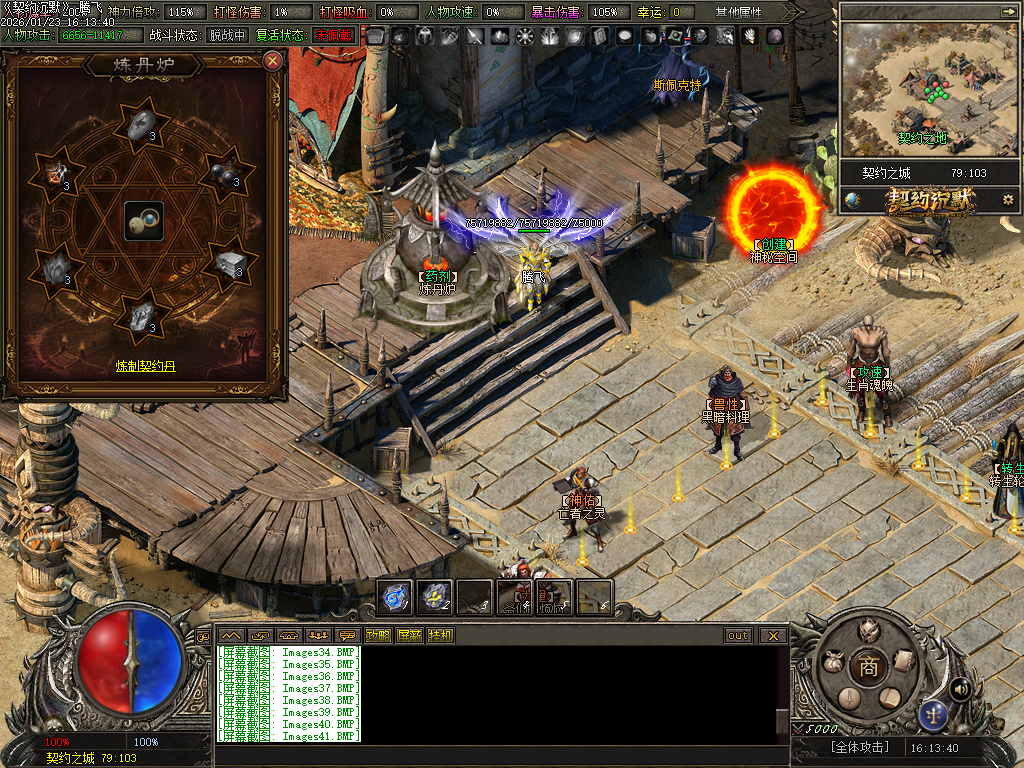Click the 挂机 auto-battle button
This screenshot has height=768, width=1024.
coord(440,635)
